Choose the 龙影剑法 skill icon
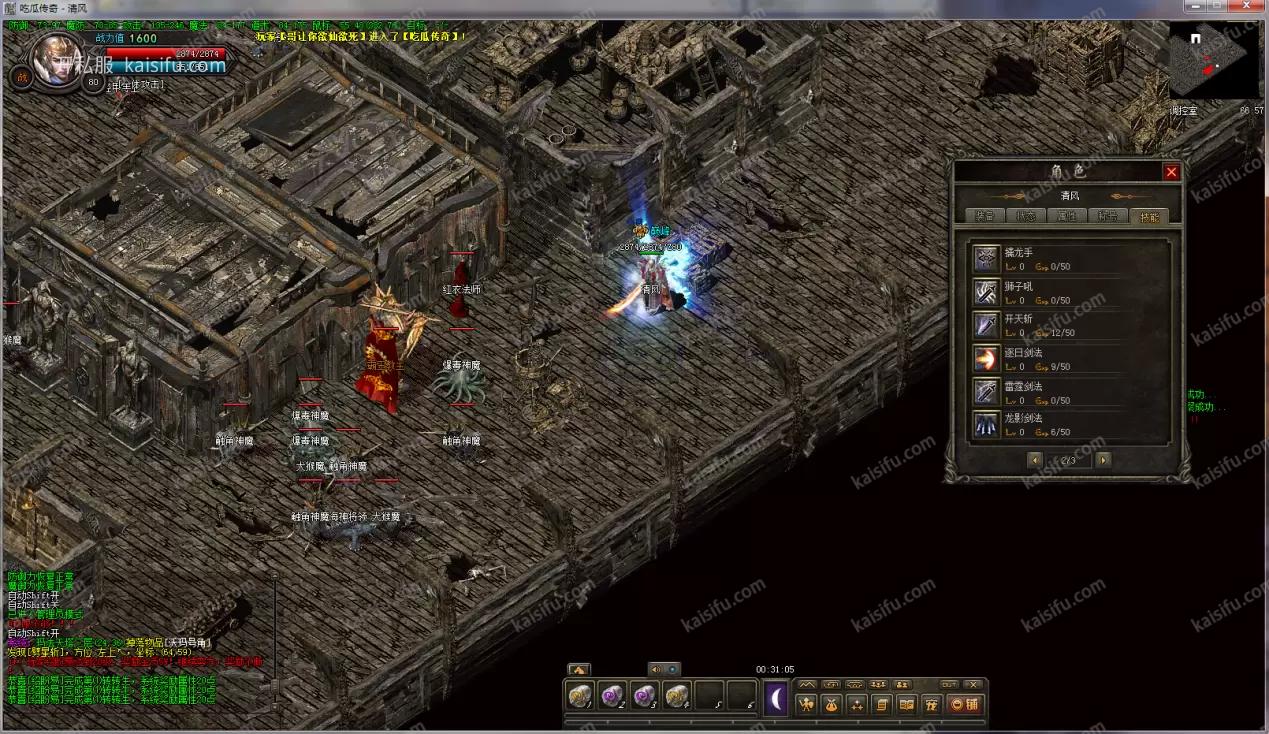The image size is (1269, 734). pos(987,424)
